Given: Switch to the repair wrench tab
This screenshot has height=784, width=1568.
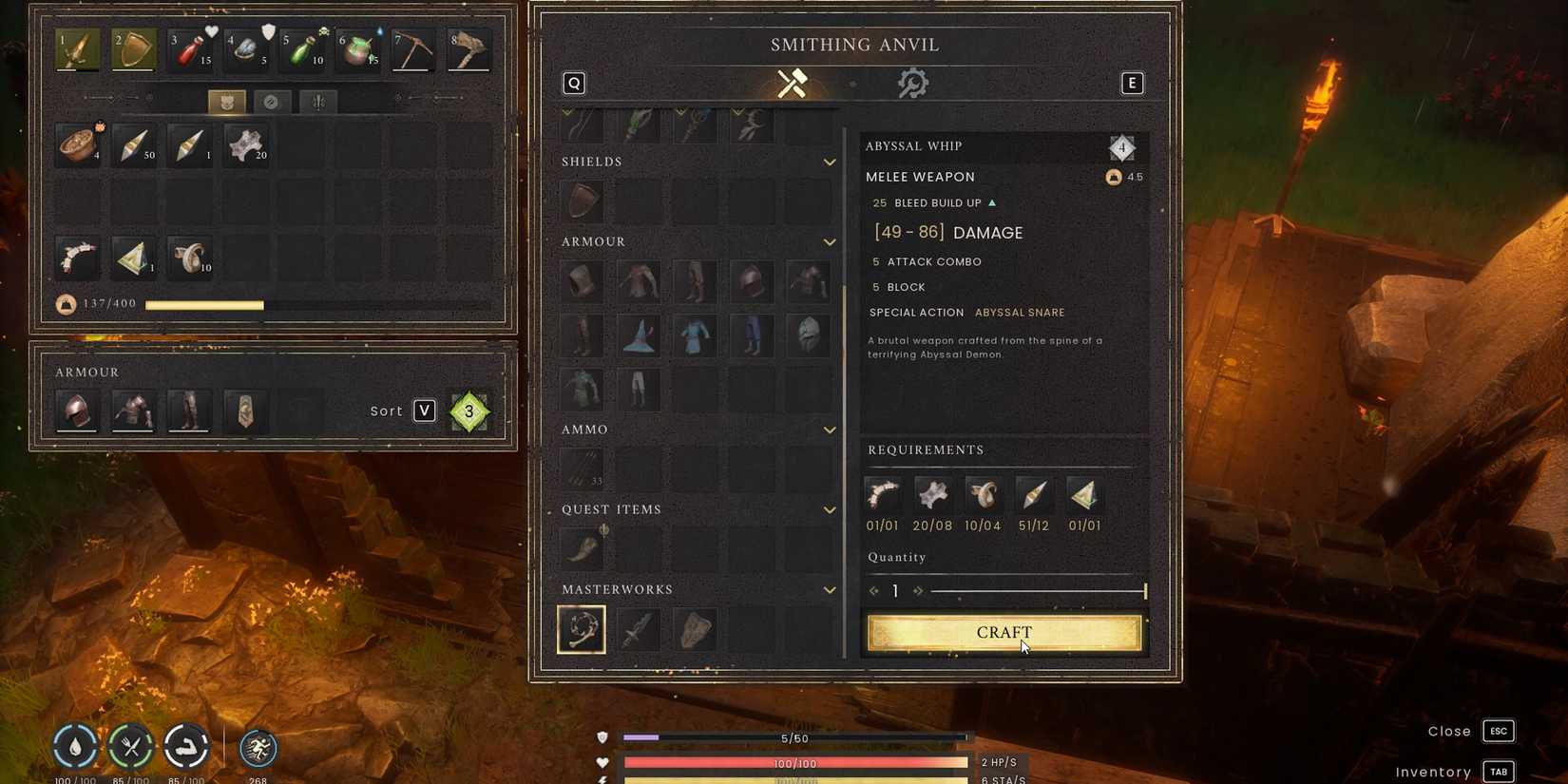Looking at the screenshot, I should pyautogui.click(x=913, y=83).
